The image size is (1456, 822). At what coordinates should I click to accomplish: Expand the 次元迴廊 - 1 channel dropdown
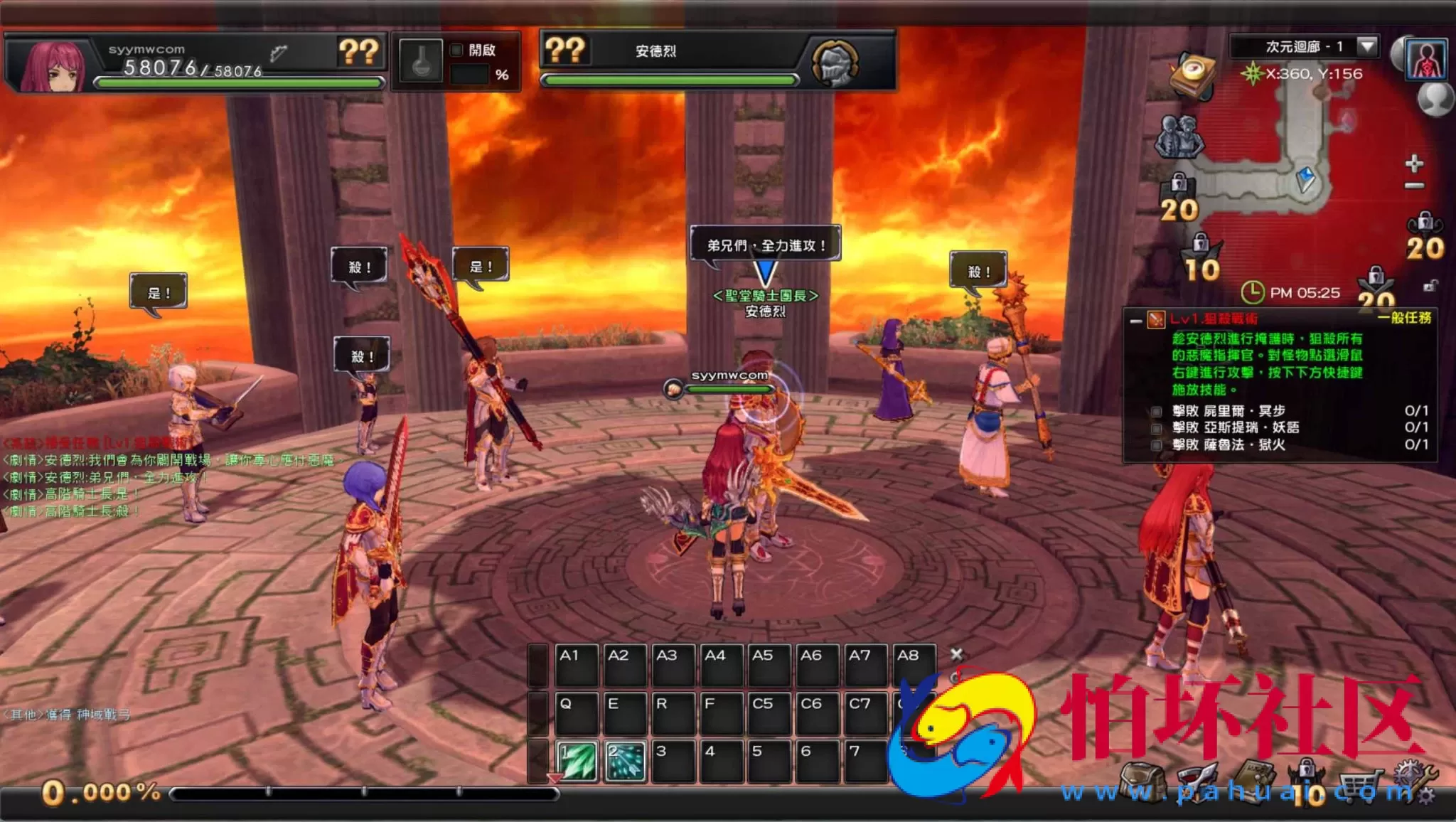click(x=1366, y=47)
